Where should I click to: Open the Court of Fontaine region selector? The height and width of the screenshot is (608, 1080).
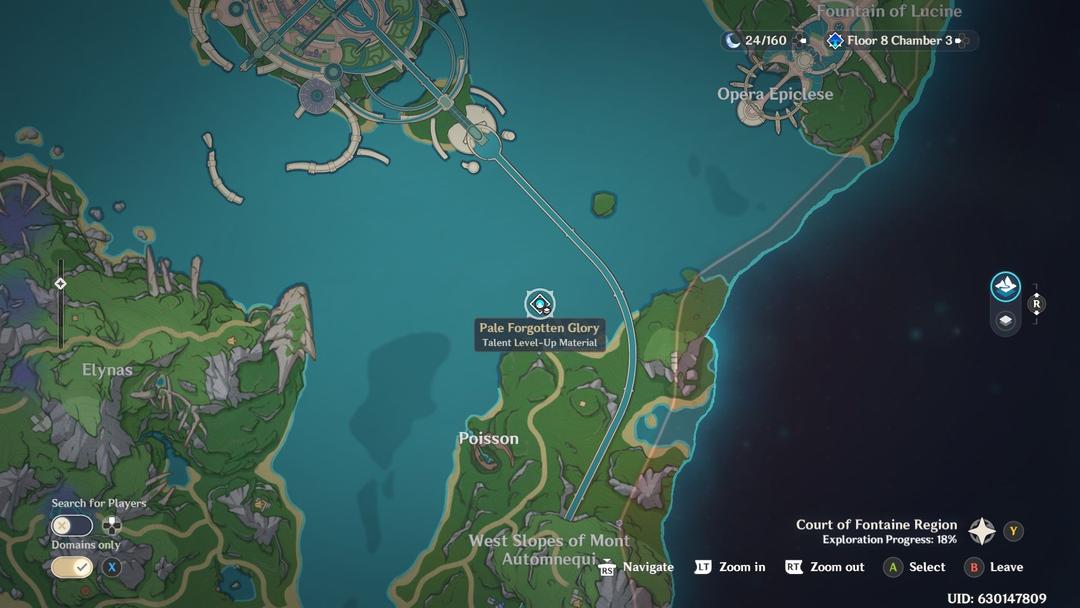[x=982, y=531]
